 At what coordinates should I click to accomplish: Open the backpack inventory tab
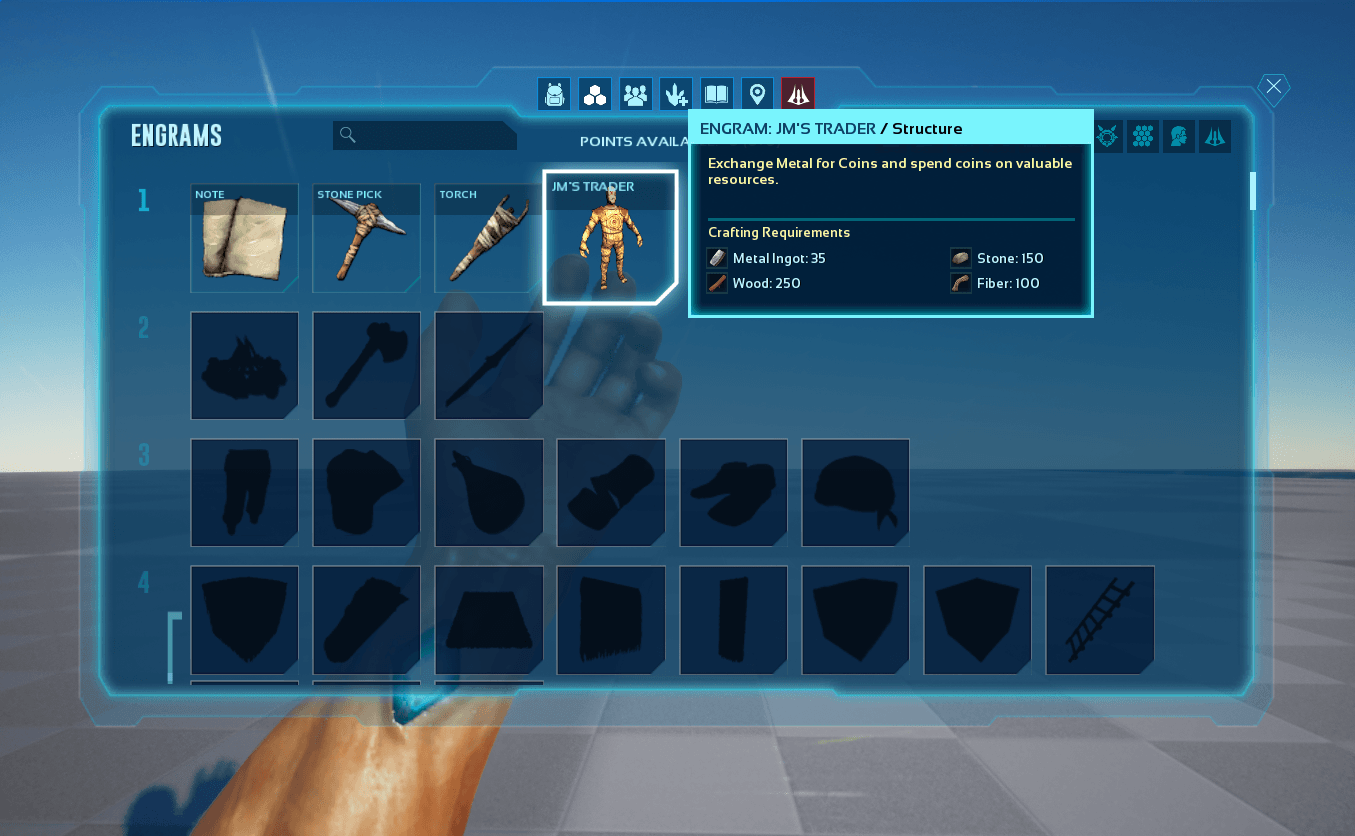click(554, 94)
